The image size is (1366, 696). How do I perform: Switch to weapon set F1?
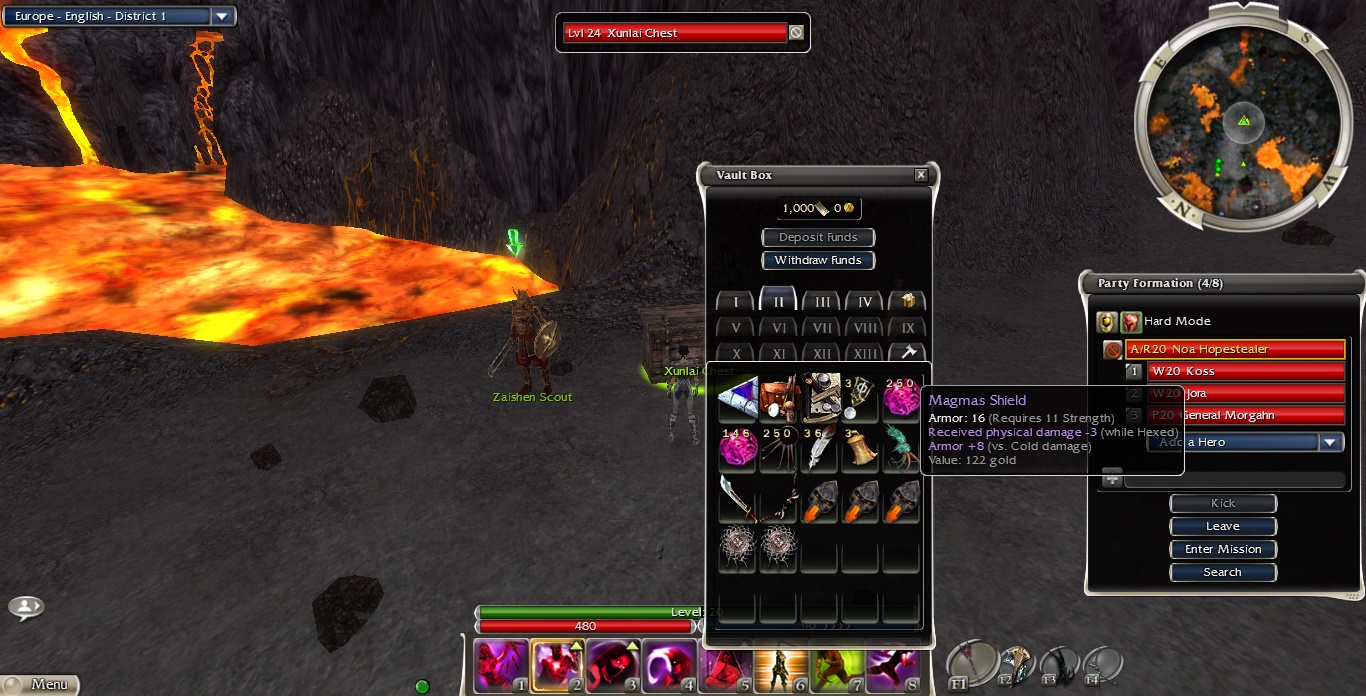972,664
